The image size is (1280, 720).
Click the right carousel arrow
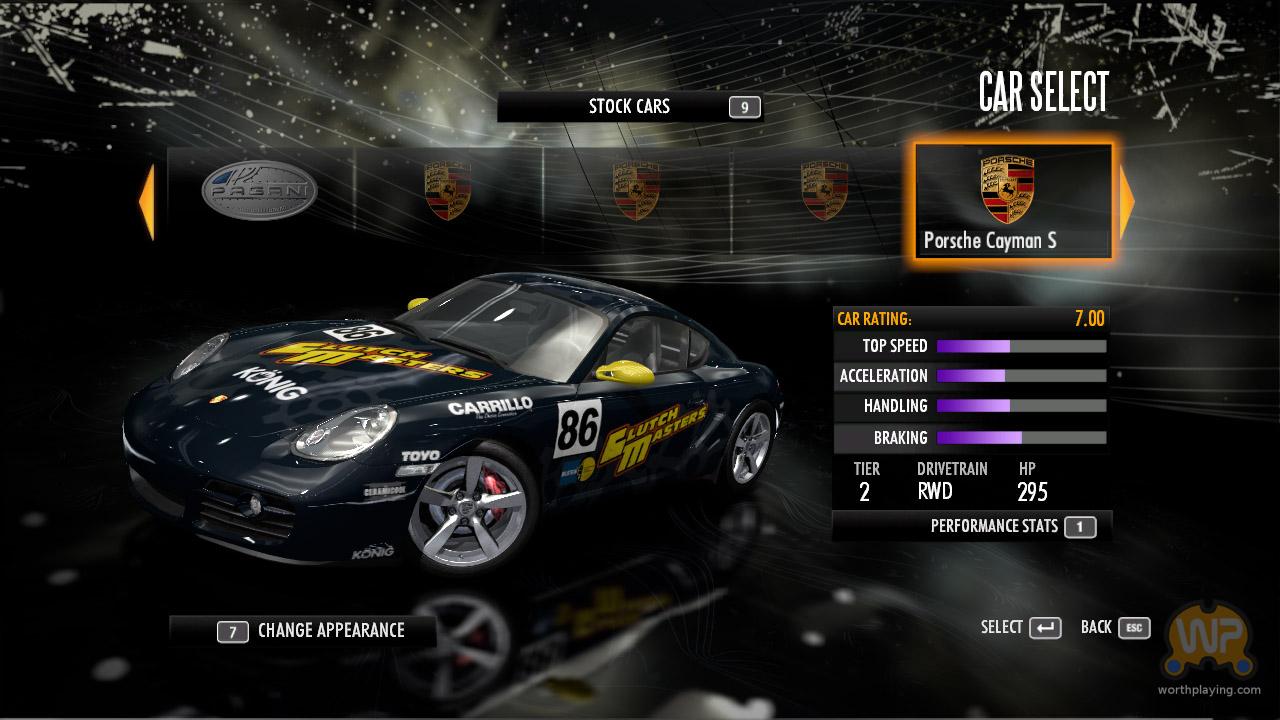(1127, 202)
